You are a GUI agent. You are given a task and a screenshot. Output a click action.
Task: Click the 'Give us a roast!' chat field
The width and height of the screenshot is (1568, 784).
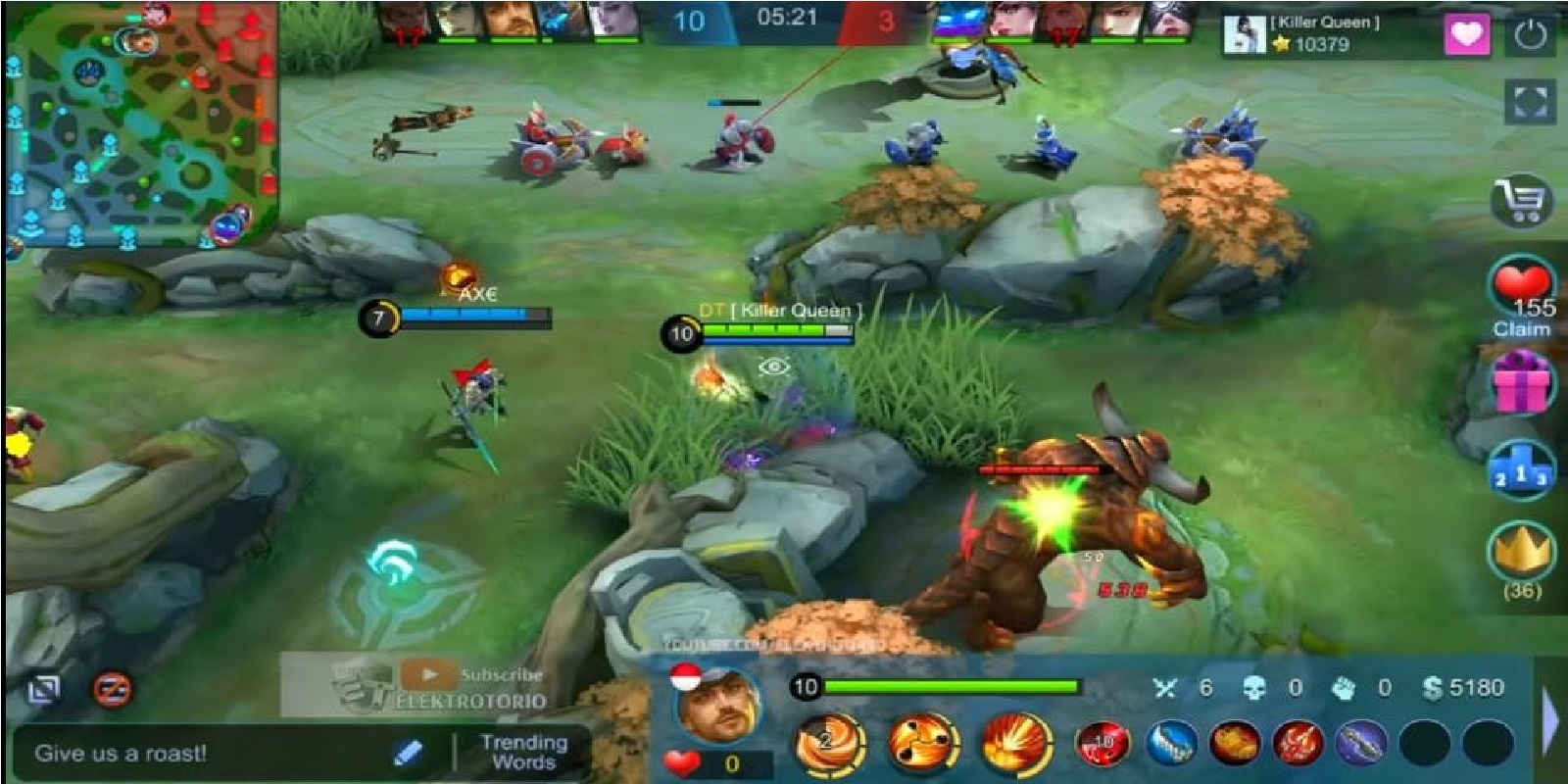point(157,755)
